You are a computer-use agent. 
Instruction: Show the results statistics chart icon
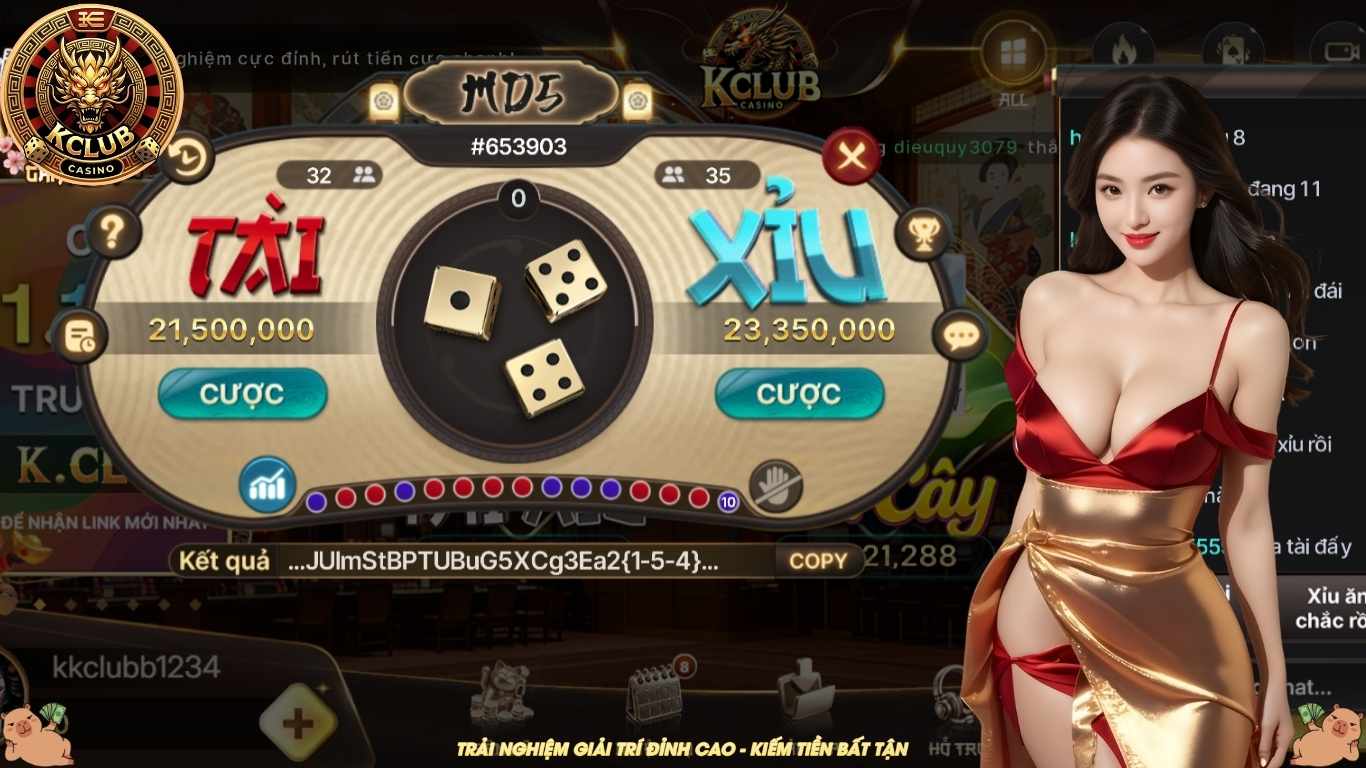coord(265,486)
